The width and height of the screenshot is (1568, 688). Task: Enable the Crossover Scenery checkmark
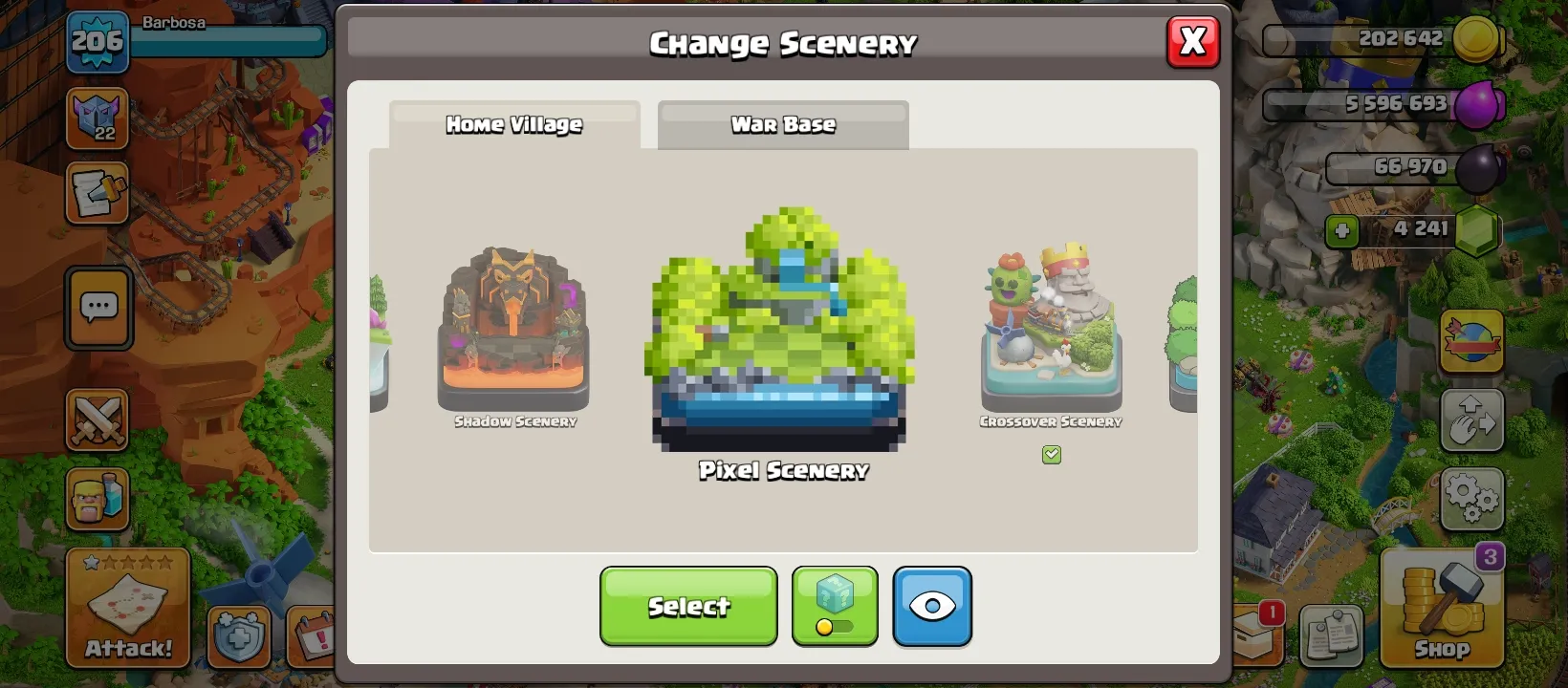(x=1051, y=455)
